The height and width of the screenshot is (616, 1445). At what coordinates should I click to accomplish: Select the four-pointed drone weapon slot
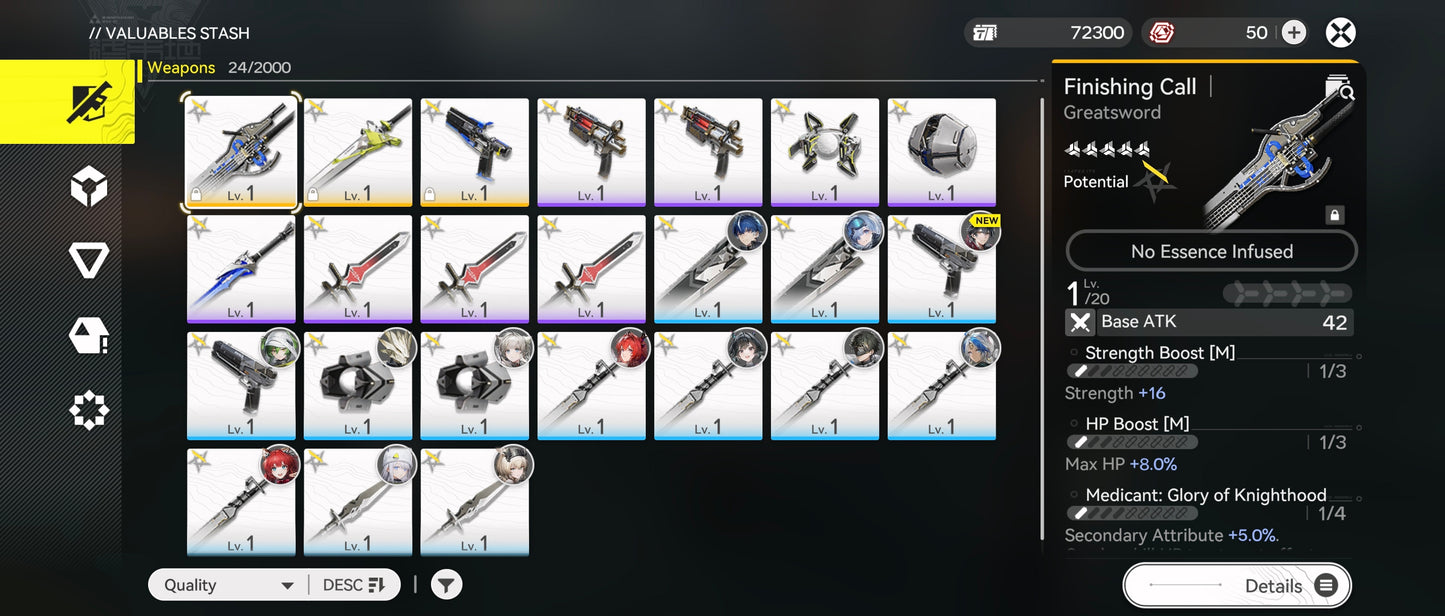[x=825, y=152]
